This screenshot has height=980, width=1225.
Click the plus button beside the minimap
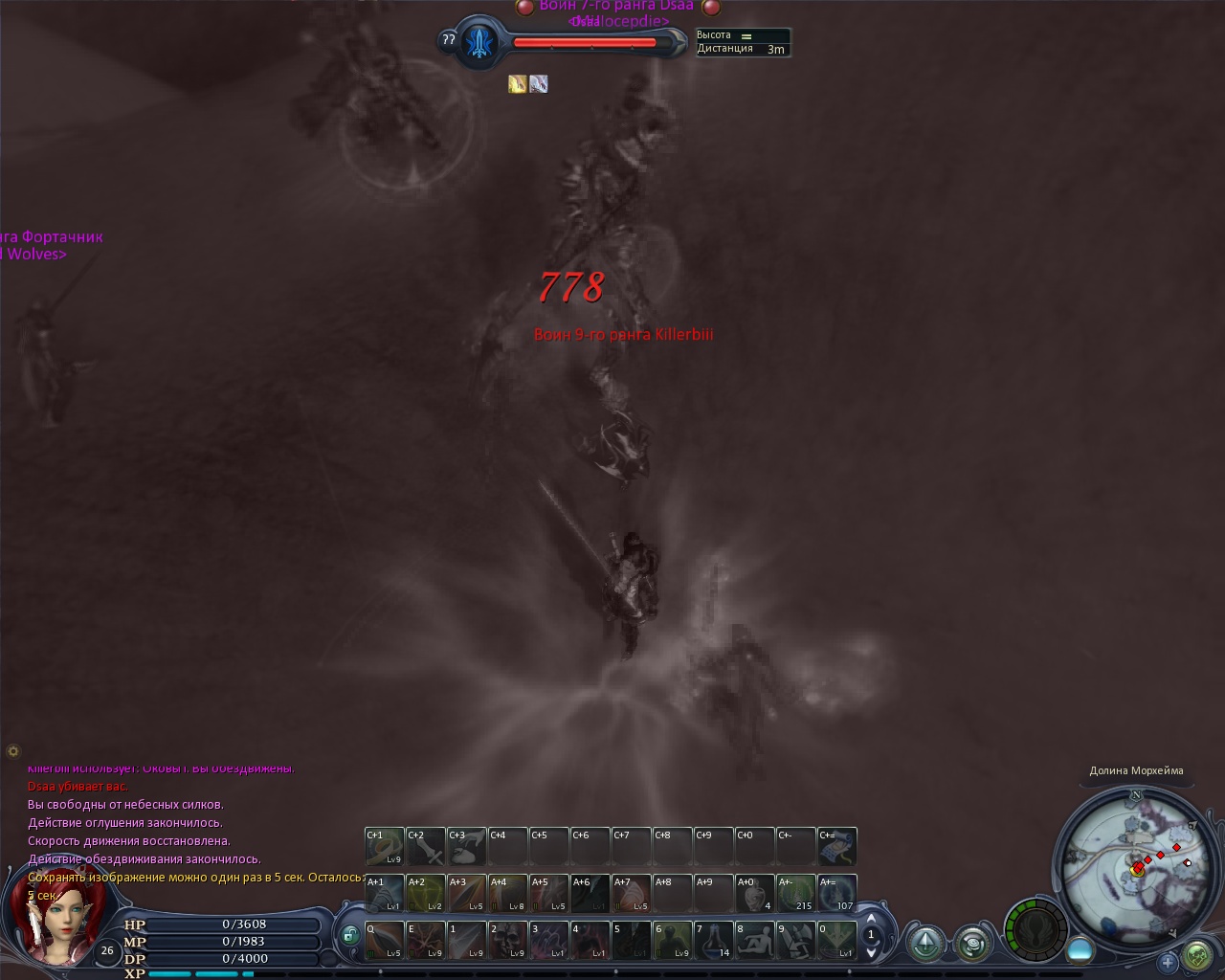(x=1168, y=962)
